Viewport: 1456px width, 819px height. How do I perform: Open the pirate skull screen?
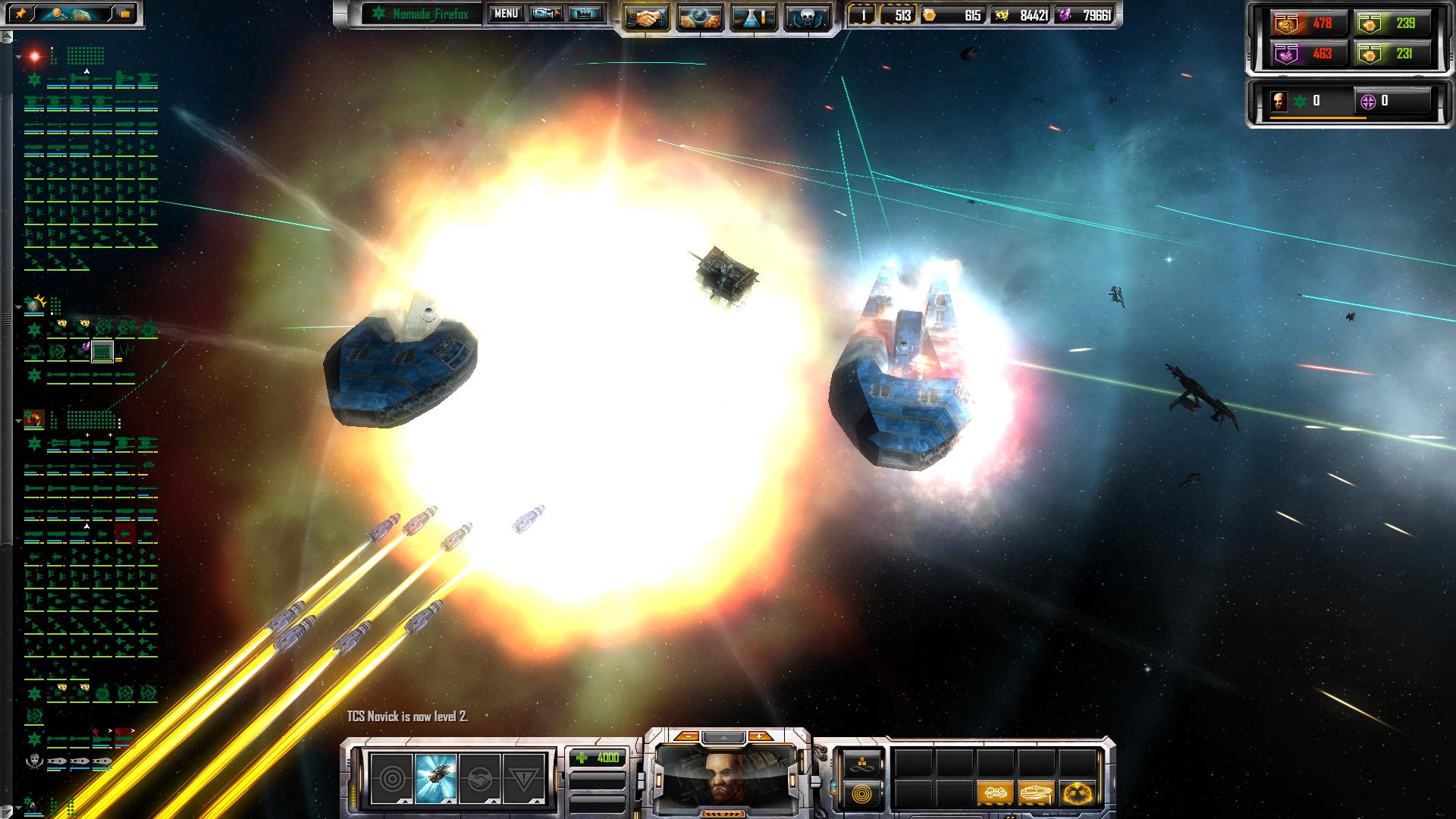coord(806,17)
